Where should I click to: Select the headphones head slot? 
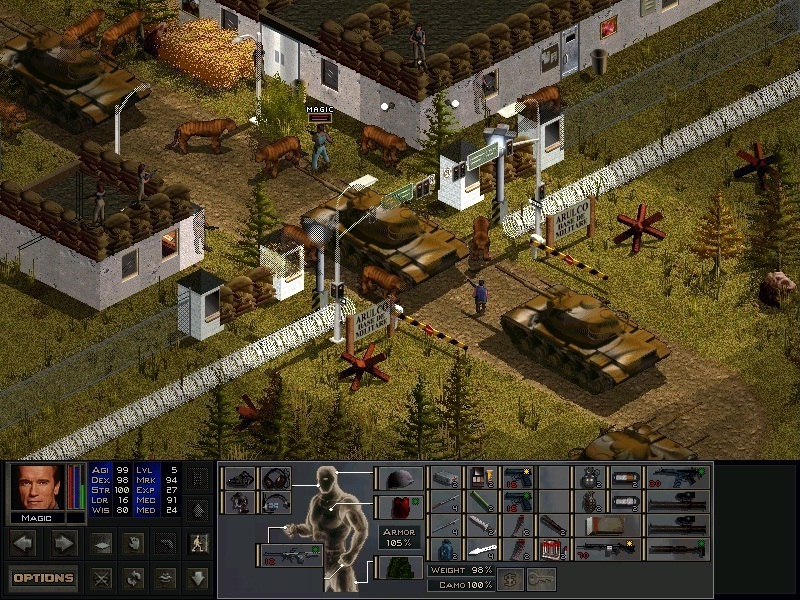point(275,478)
